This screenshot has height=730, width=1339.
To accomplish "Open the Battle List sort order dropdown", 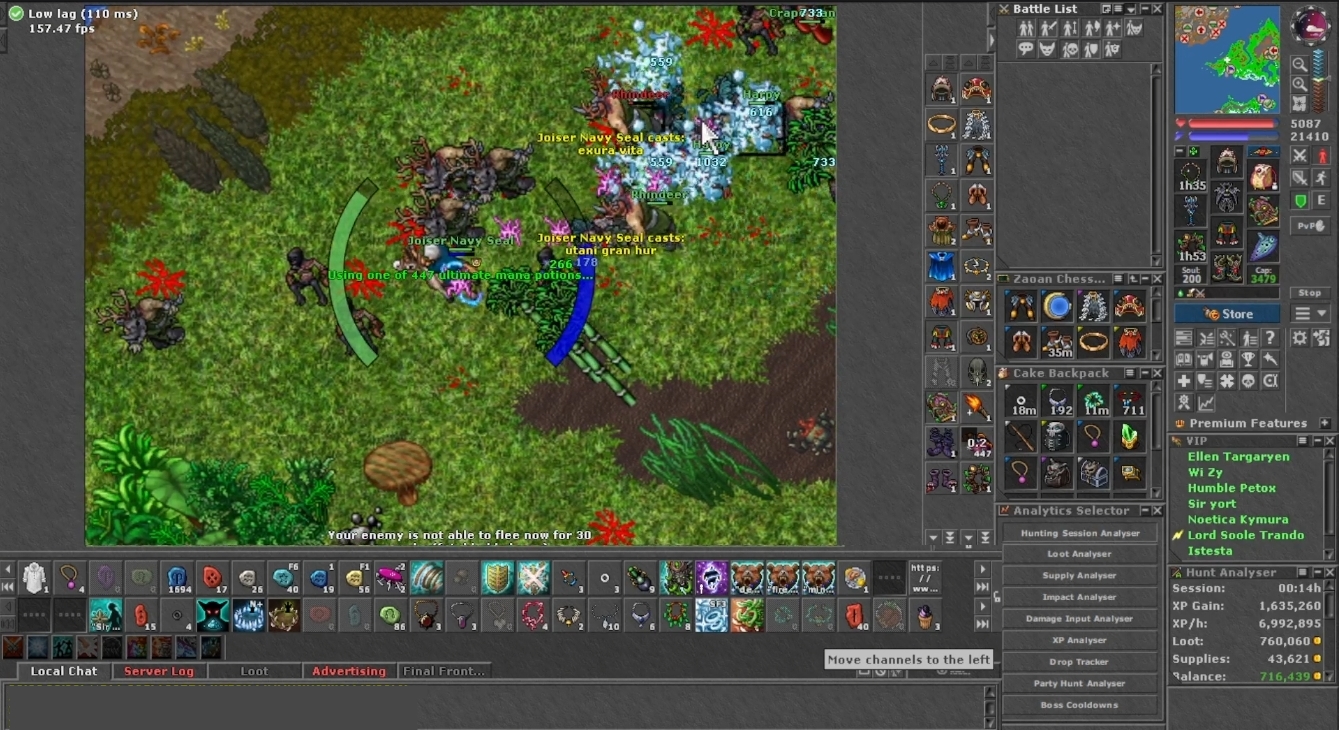I will point(1130,9).
